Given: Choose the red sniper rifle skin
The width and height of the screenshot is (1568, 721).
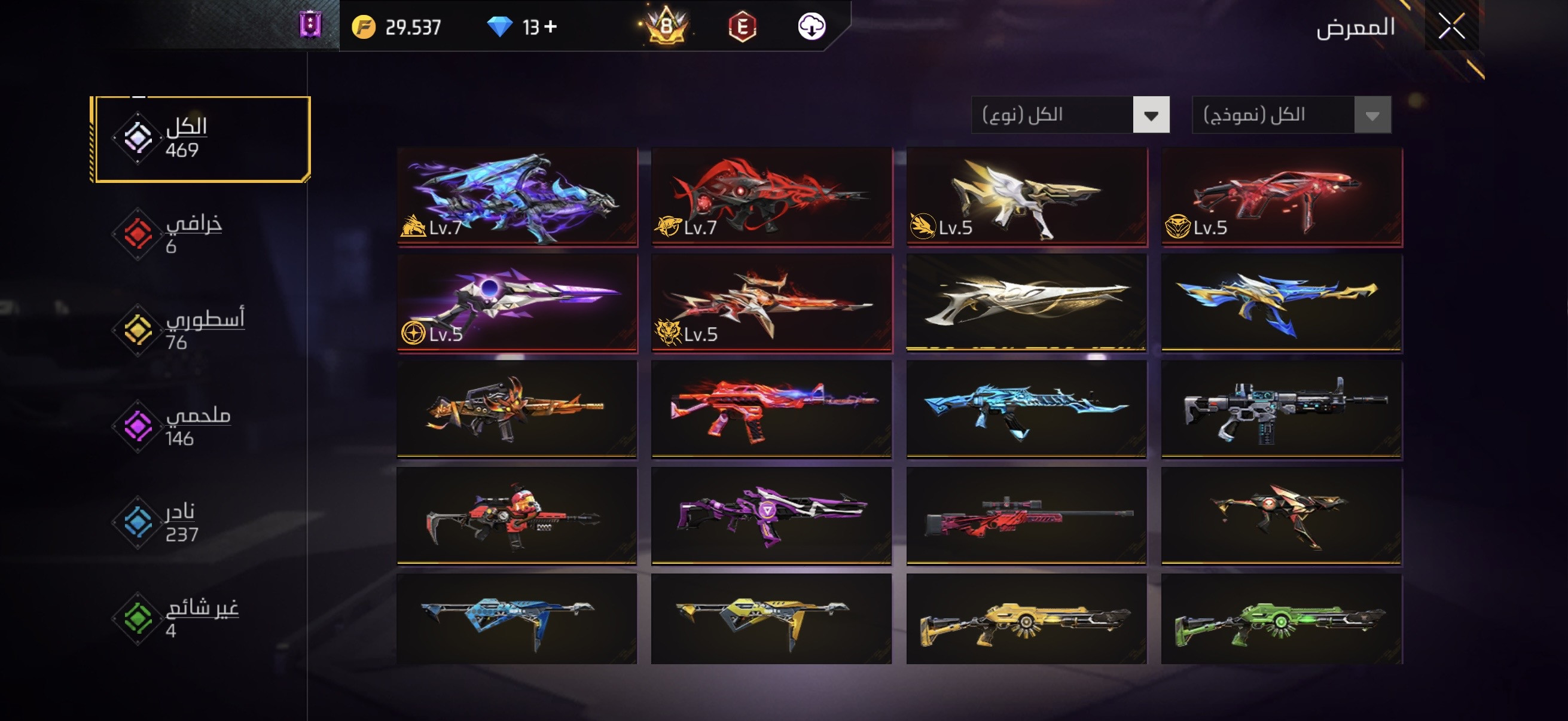Looking at the screenshot, I should click(x=1026, y=516).
